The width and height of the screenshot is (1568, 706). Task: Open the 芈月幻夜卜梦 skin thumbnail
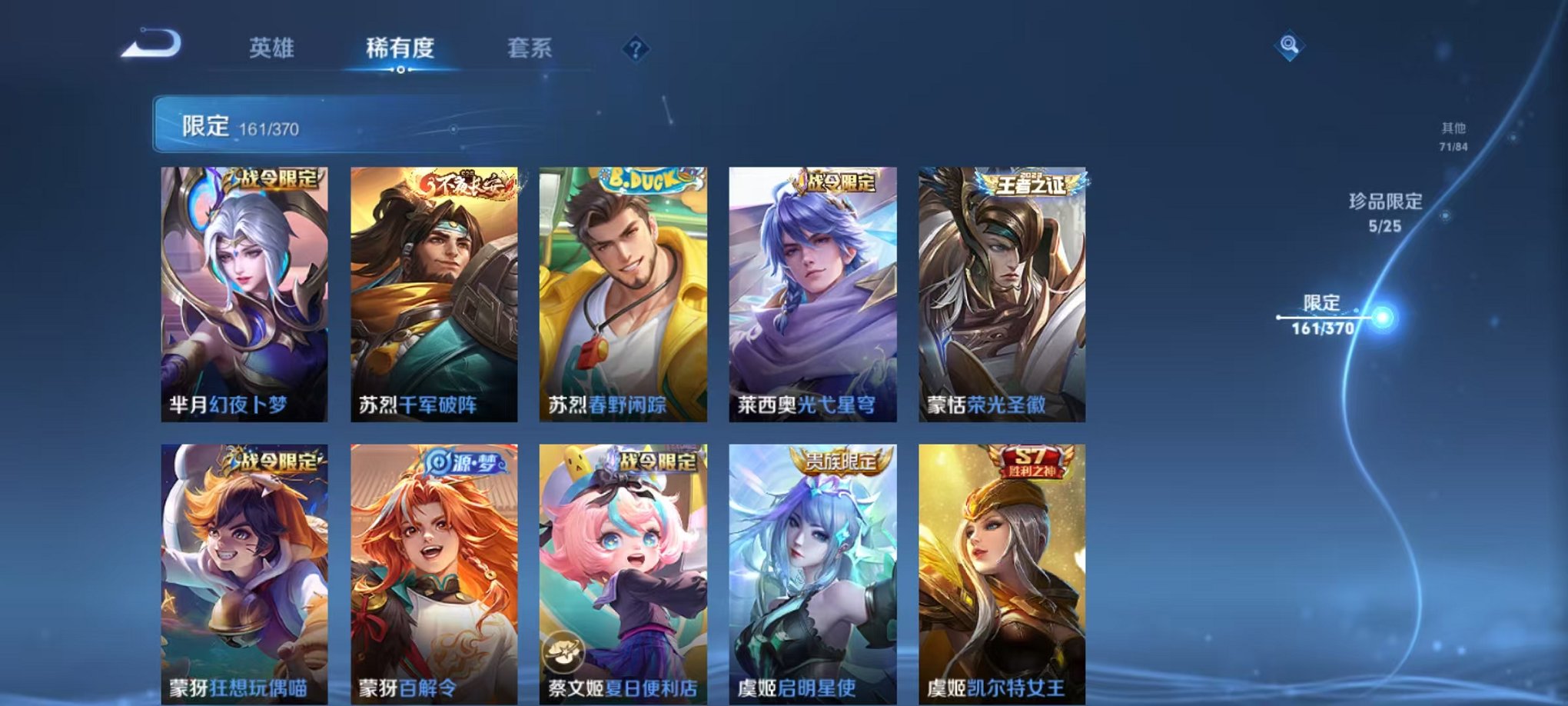247,292
